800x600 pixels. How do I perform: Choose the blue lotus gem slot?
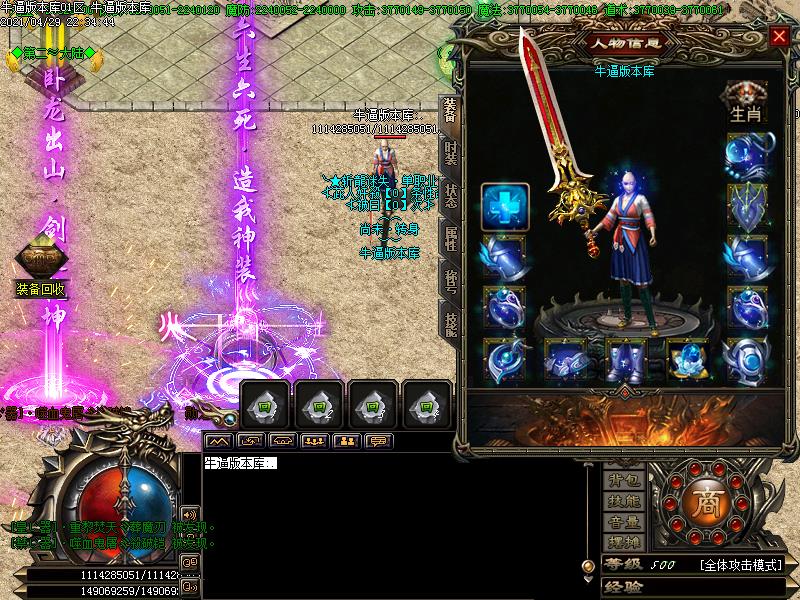[x=688, y=358]
